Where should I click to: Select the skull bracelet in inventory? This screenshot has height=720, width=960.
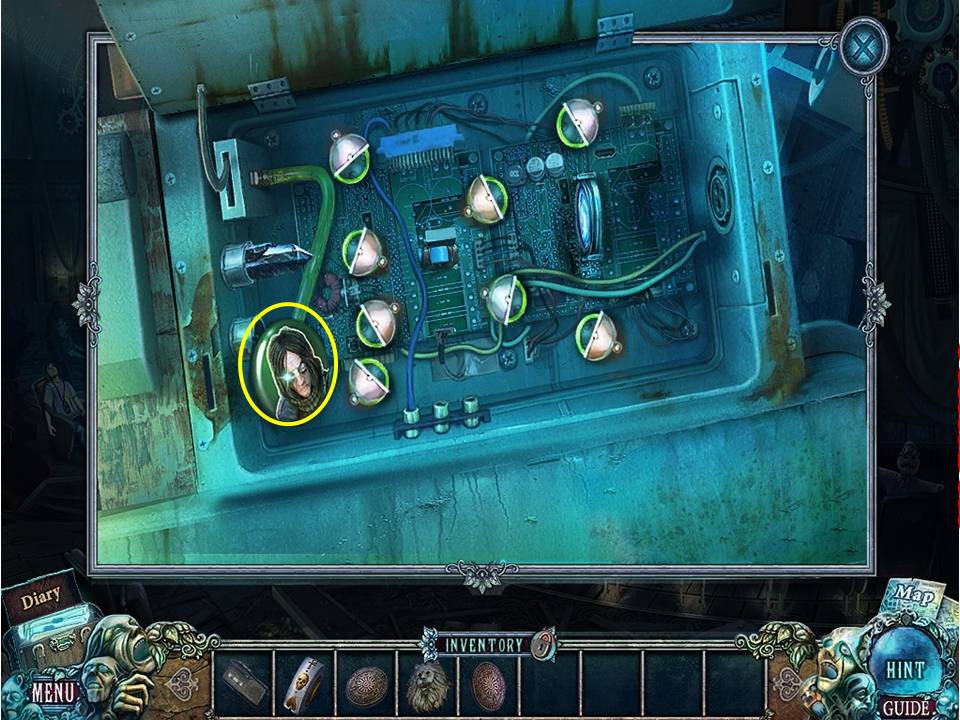pyautogui.click(x=304, y=682)
